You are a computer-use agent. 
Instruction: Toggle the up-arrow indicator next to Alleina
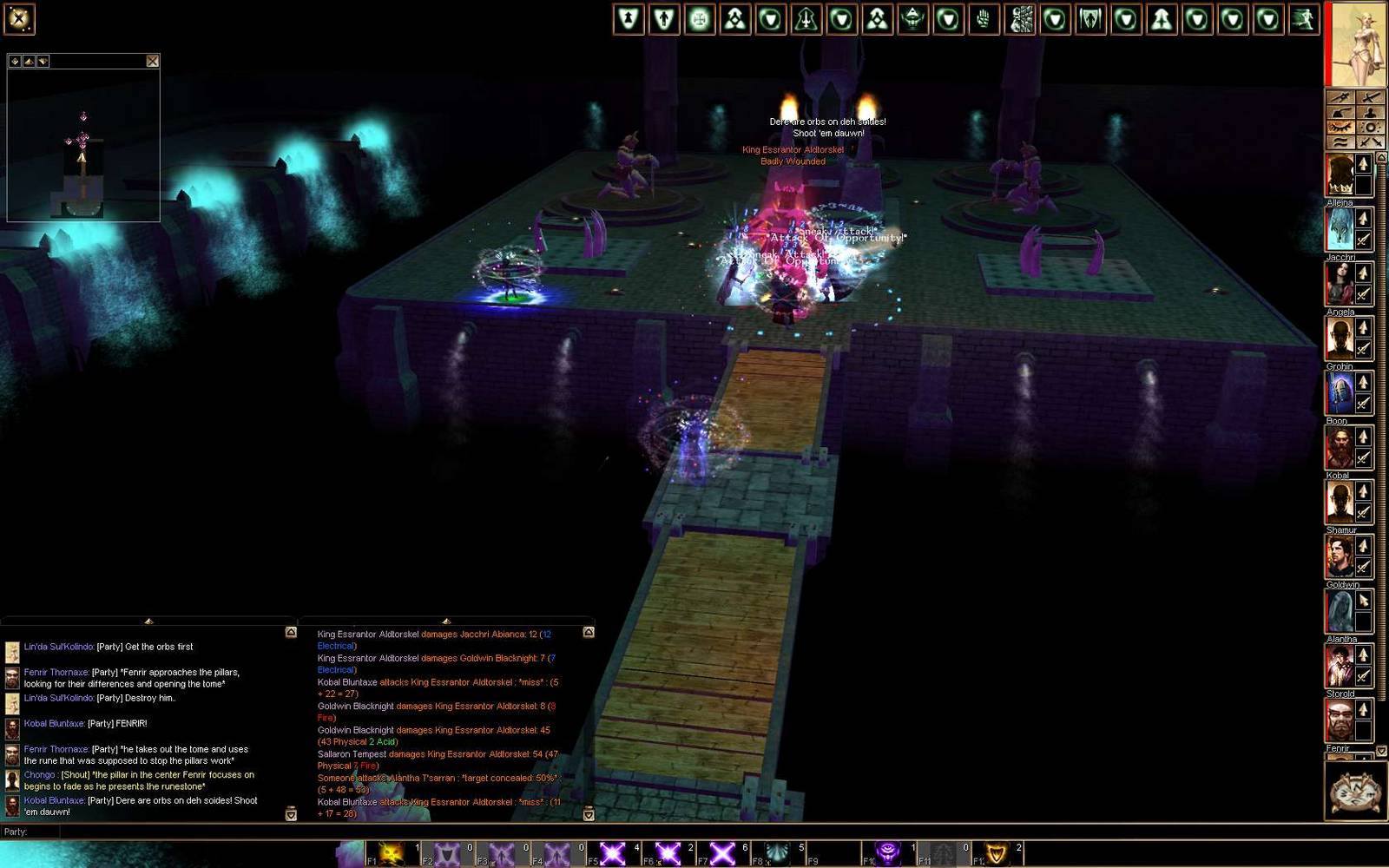tap(1363, 163)
